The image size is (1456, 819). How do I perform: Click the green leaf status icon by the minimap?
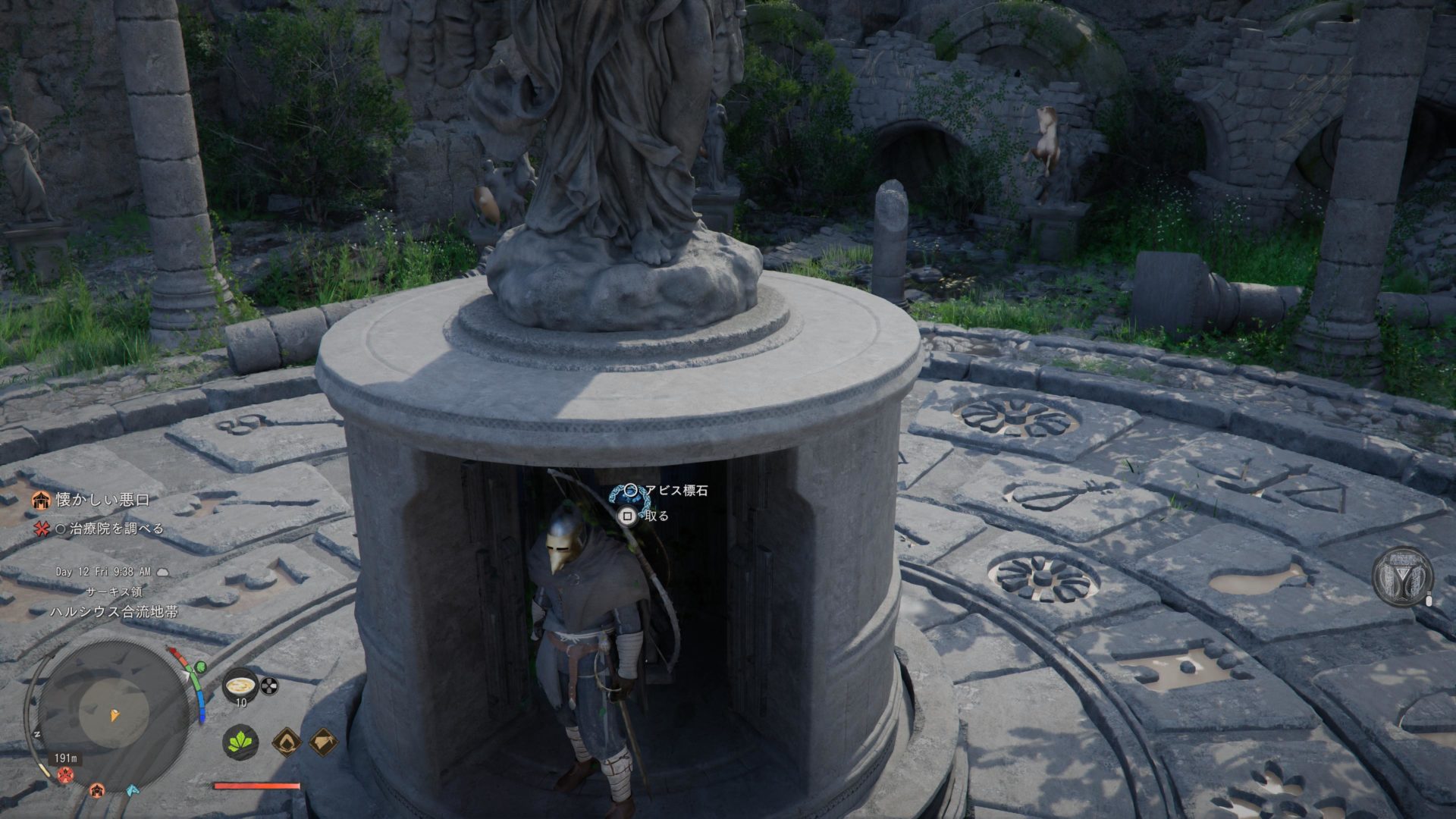200,667
